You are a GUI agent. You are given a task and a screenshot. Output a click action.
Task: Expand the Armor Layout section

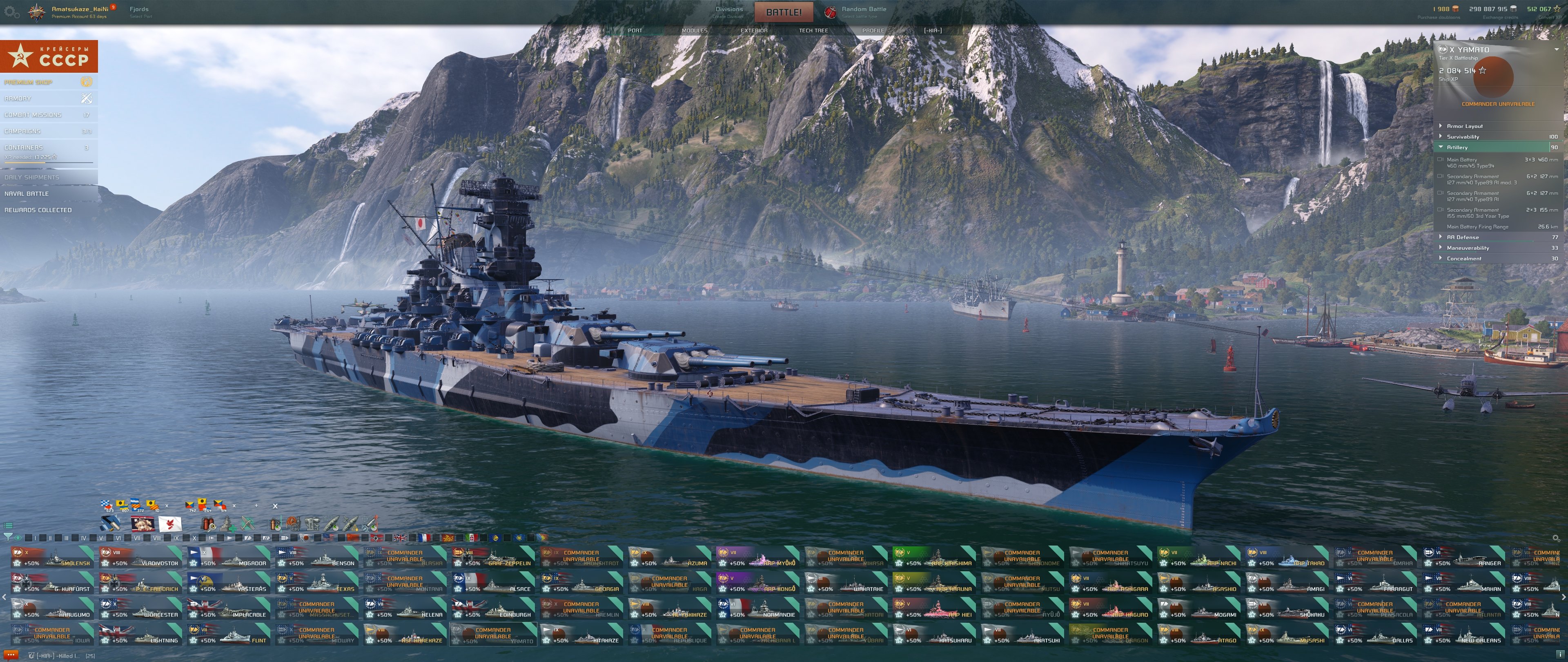tap(1465, 126)
